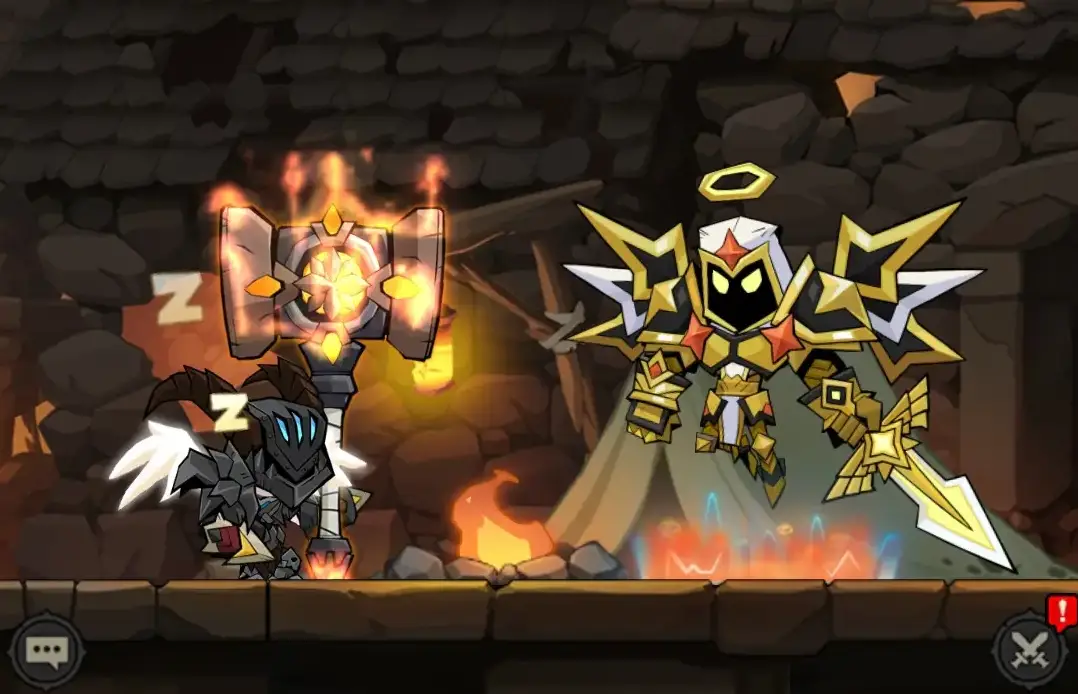
Task: Open the chat speech bubble button
Action: (x=46, y=652)
